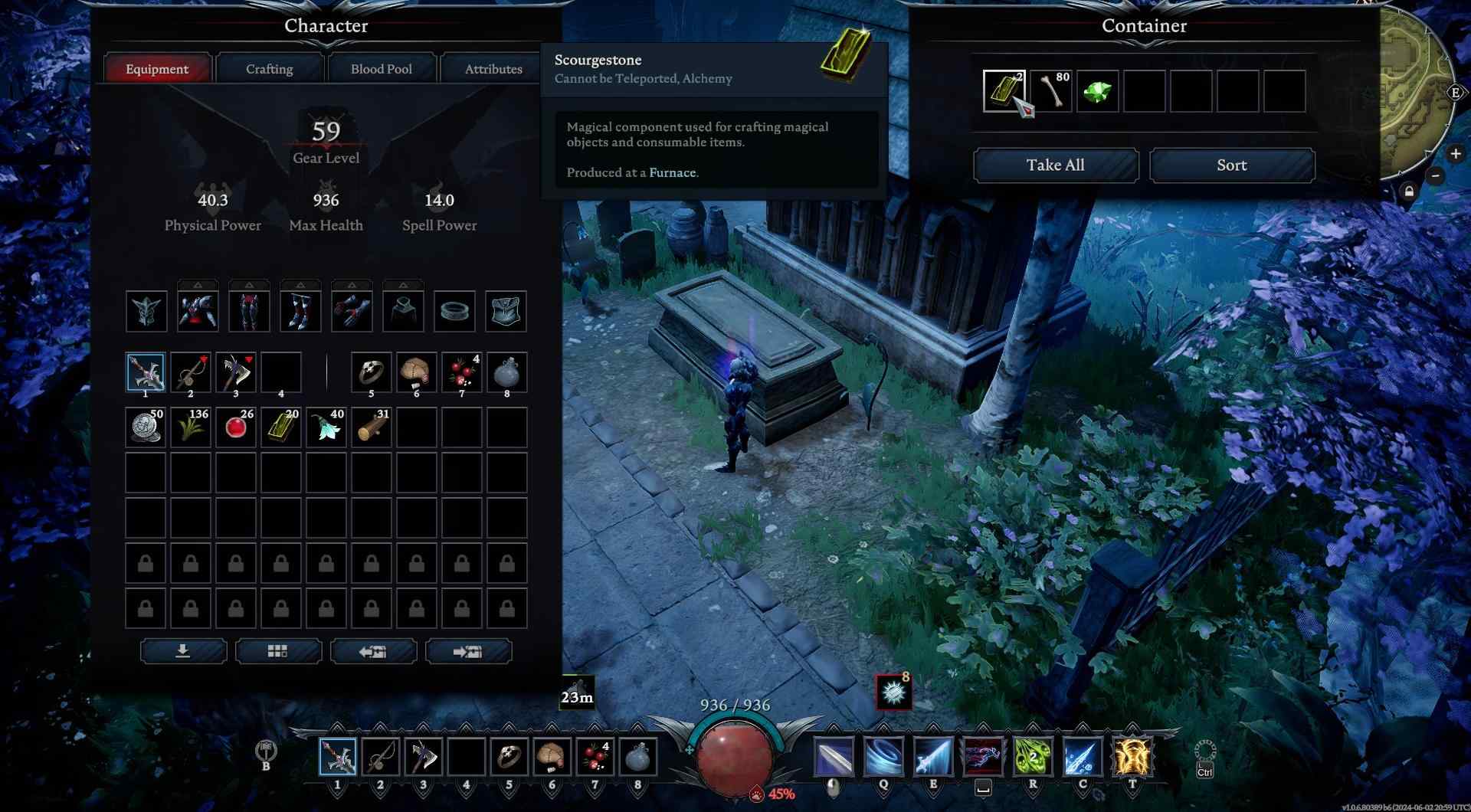This screenshot has height=812, width=1471.
Task: Click the inventory grid sort button
Action: (277, 651)
